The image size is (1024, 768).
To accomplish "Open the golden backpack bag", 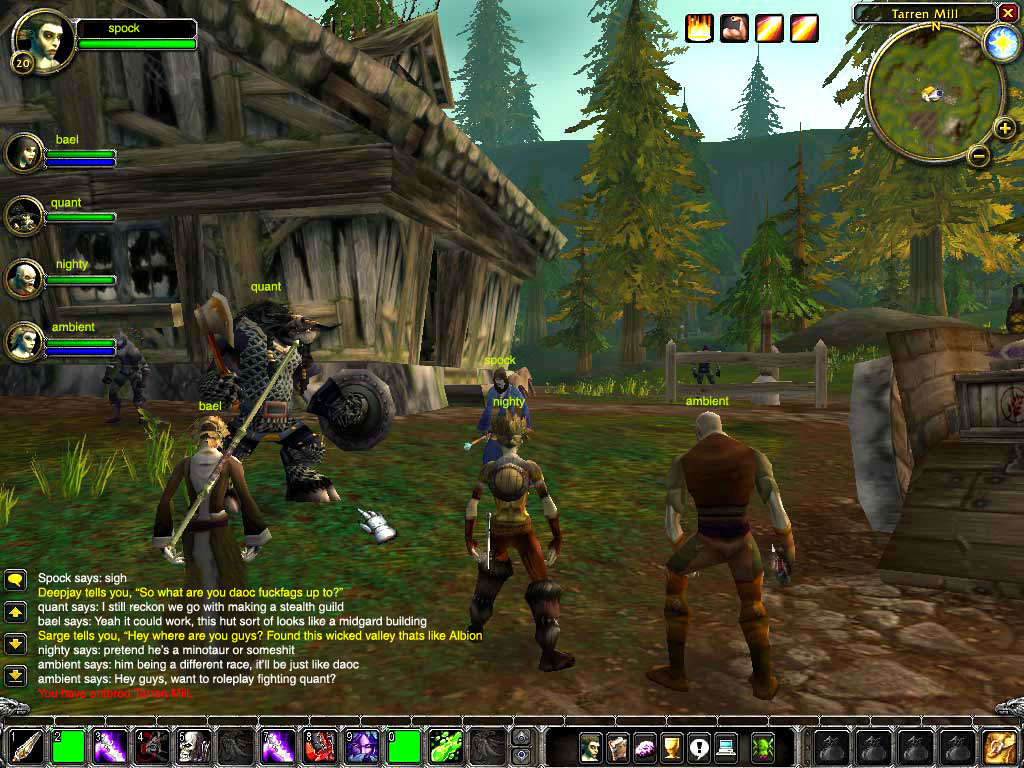I will (999, 746).
